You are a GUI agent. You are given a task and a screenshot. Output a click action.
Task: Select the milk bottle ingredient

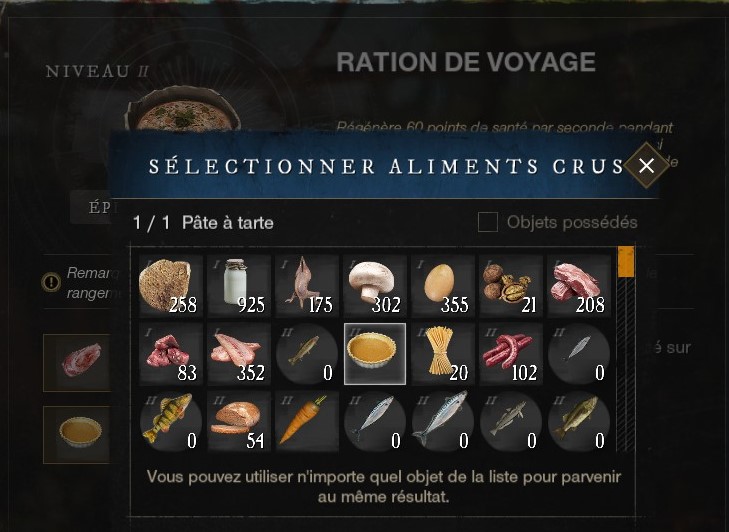point(238,285)
